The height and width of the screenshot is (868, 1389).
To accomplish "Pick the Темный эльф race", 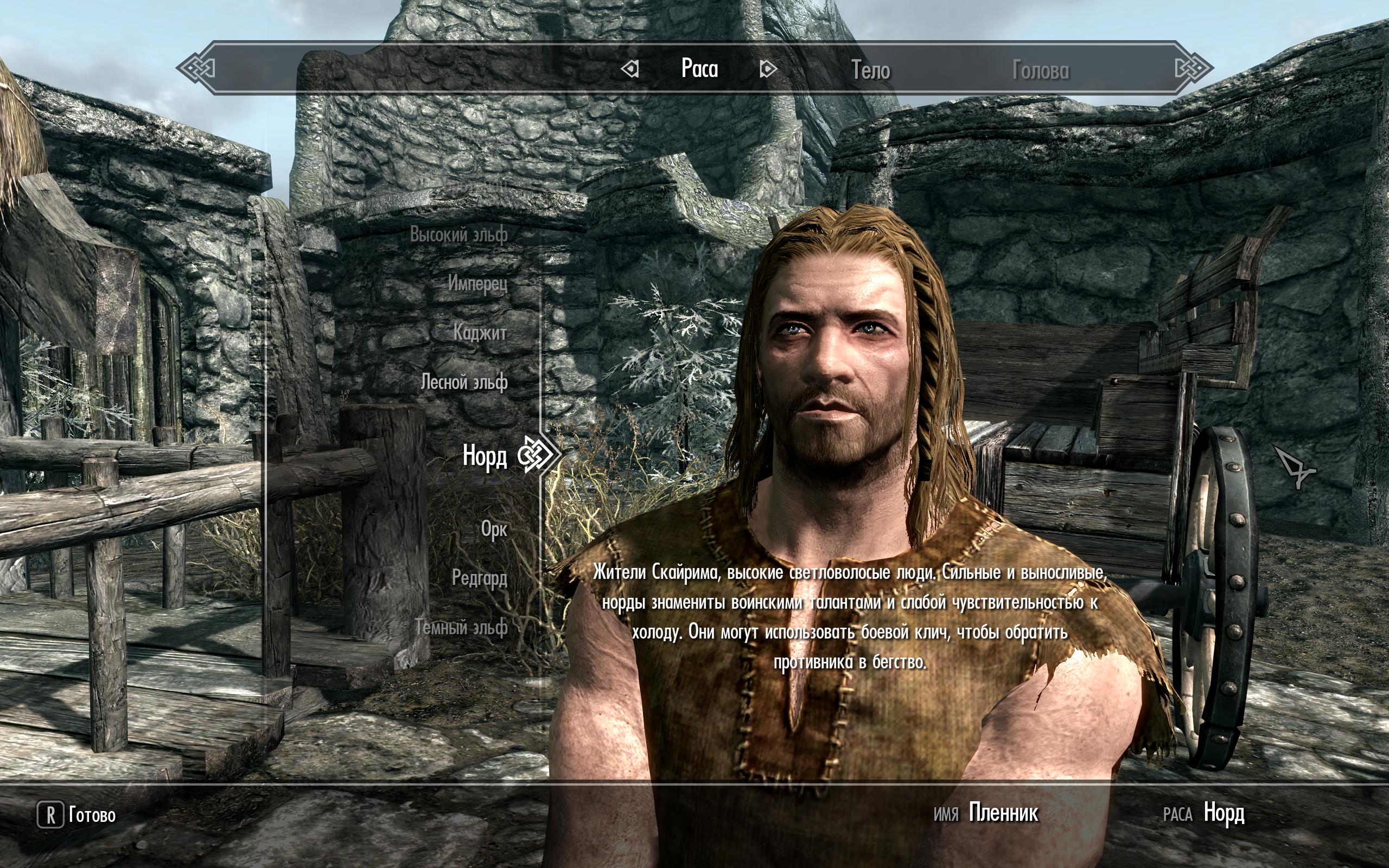I will point(462,627).
